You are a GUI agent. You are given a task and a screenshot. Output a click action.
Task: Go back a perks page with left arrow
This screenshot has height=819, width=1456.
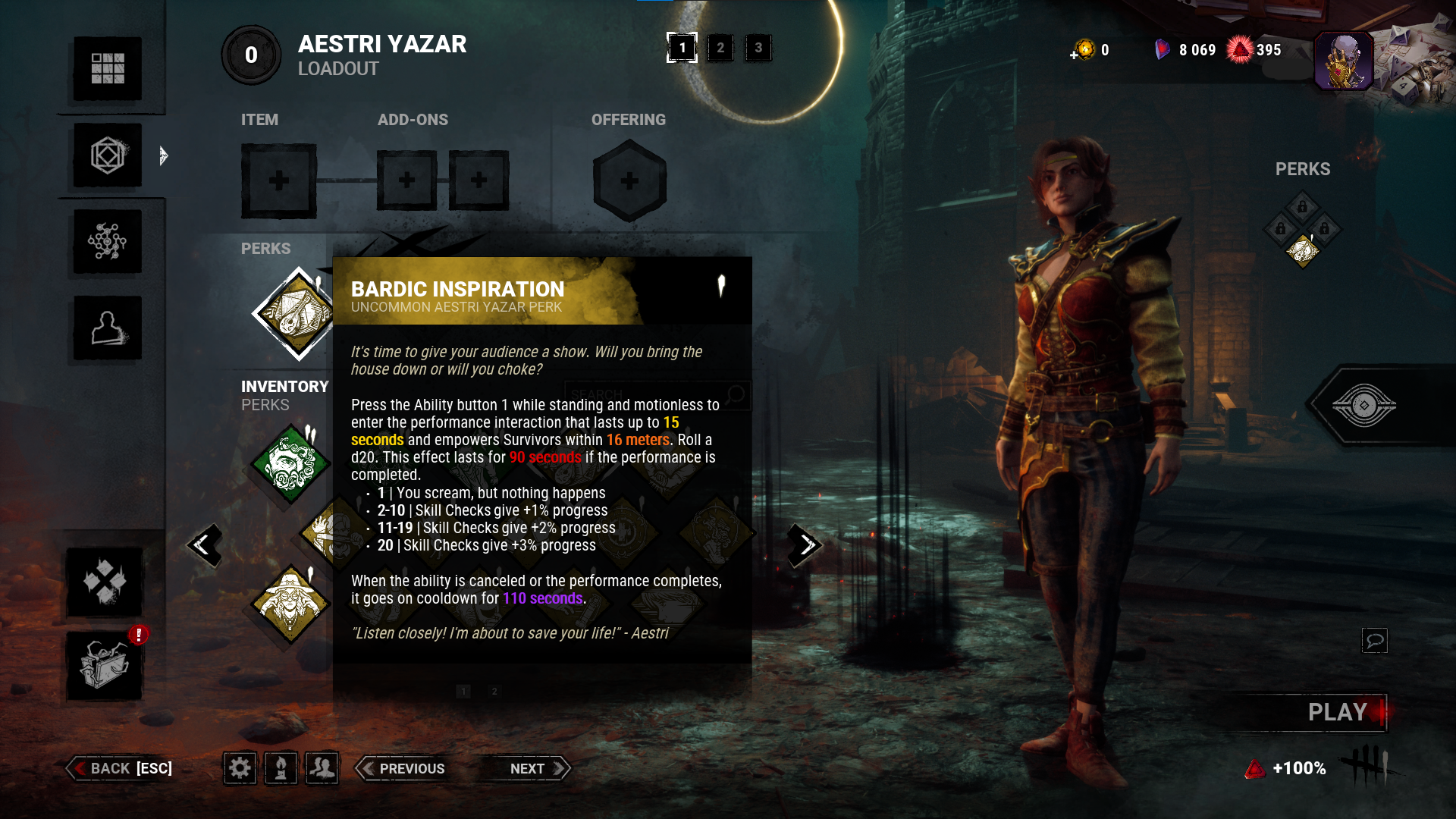[205, 545]
